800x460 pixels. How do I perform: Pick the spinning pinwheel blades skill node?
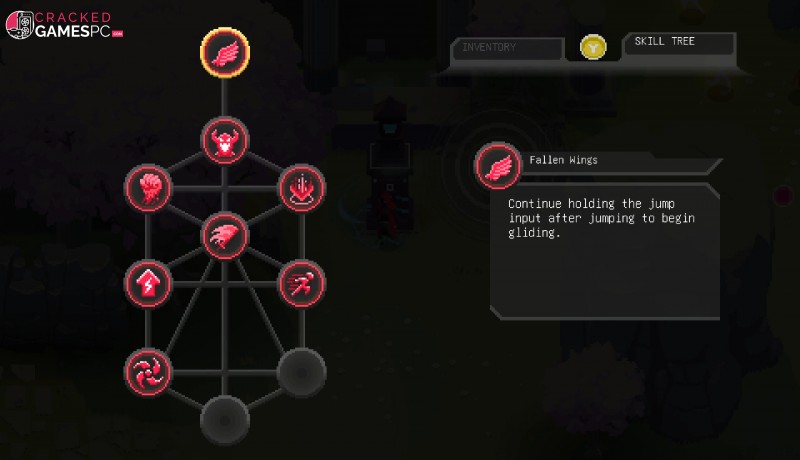click(x=148, y=372)
